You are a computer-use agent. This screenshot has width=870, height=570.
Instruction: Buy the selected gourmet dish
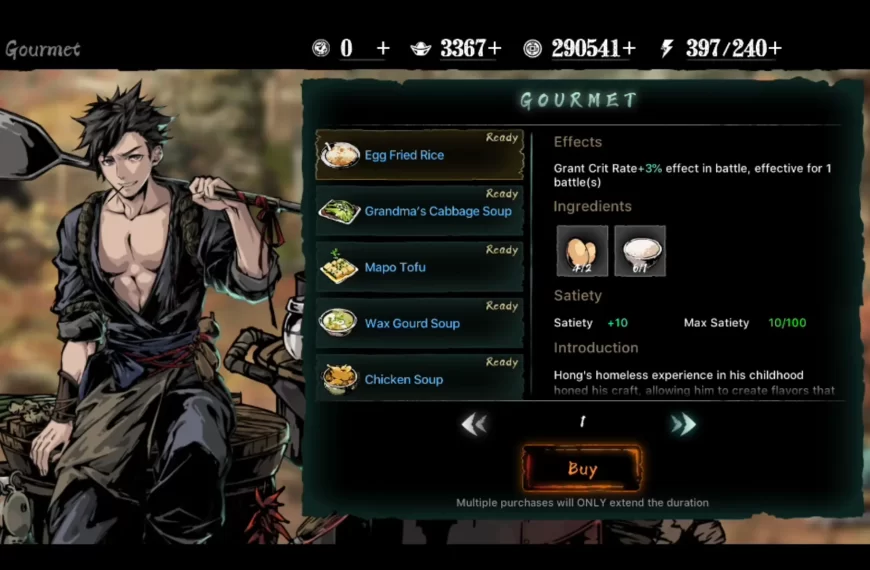pyautogui.click(x=582, y=468)
